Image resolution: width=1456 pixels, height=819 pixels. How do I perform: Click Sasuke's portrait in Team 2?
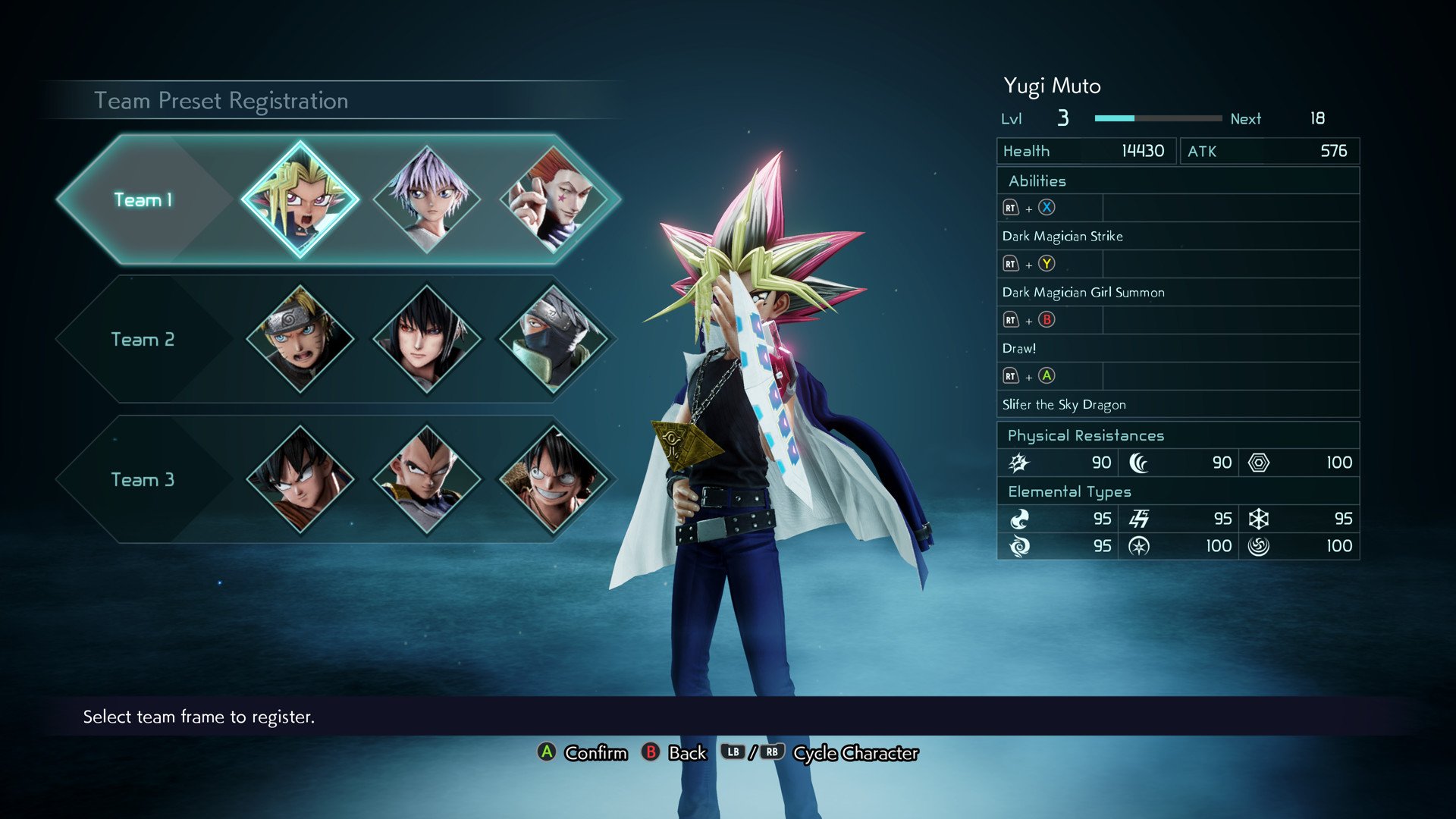coord(427,339)
